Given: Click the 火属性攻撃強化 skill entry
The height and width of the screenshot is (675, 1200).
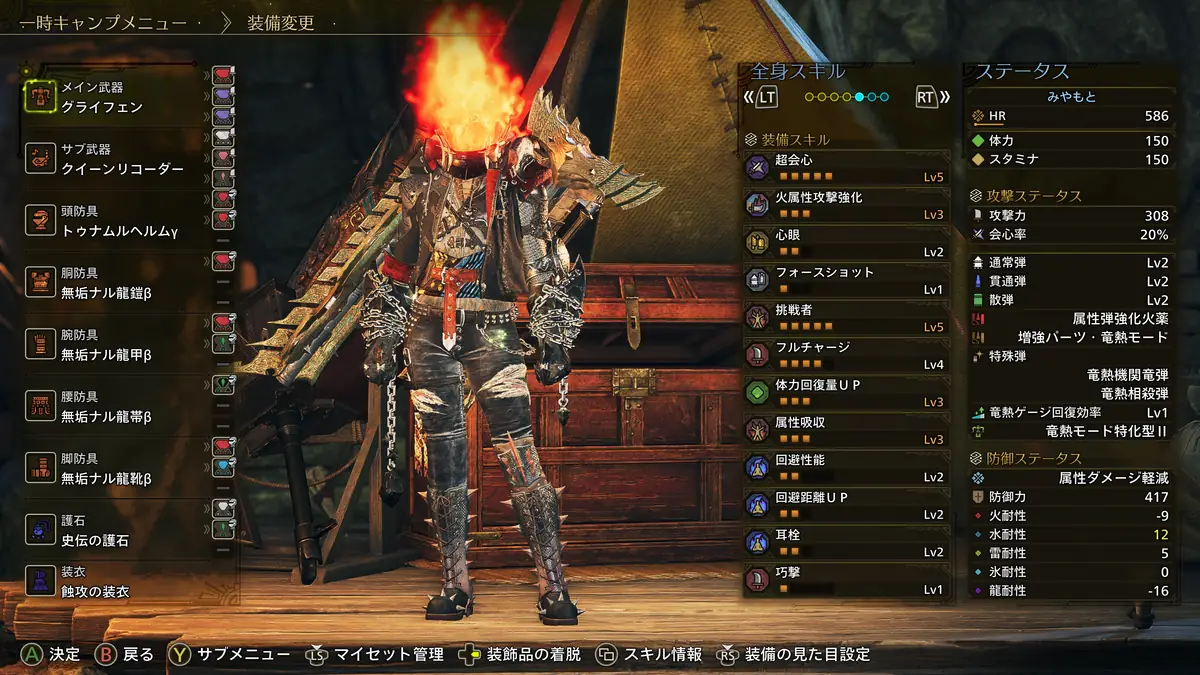Looking at the screenshot, I should pos(845,205).
